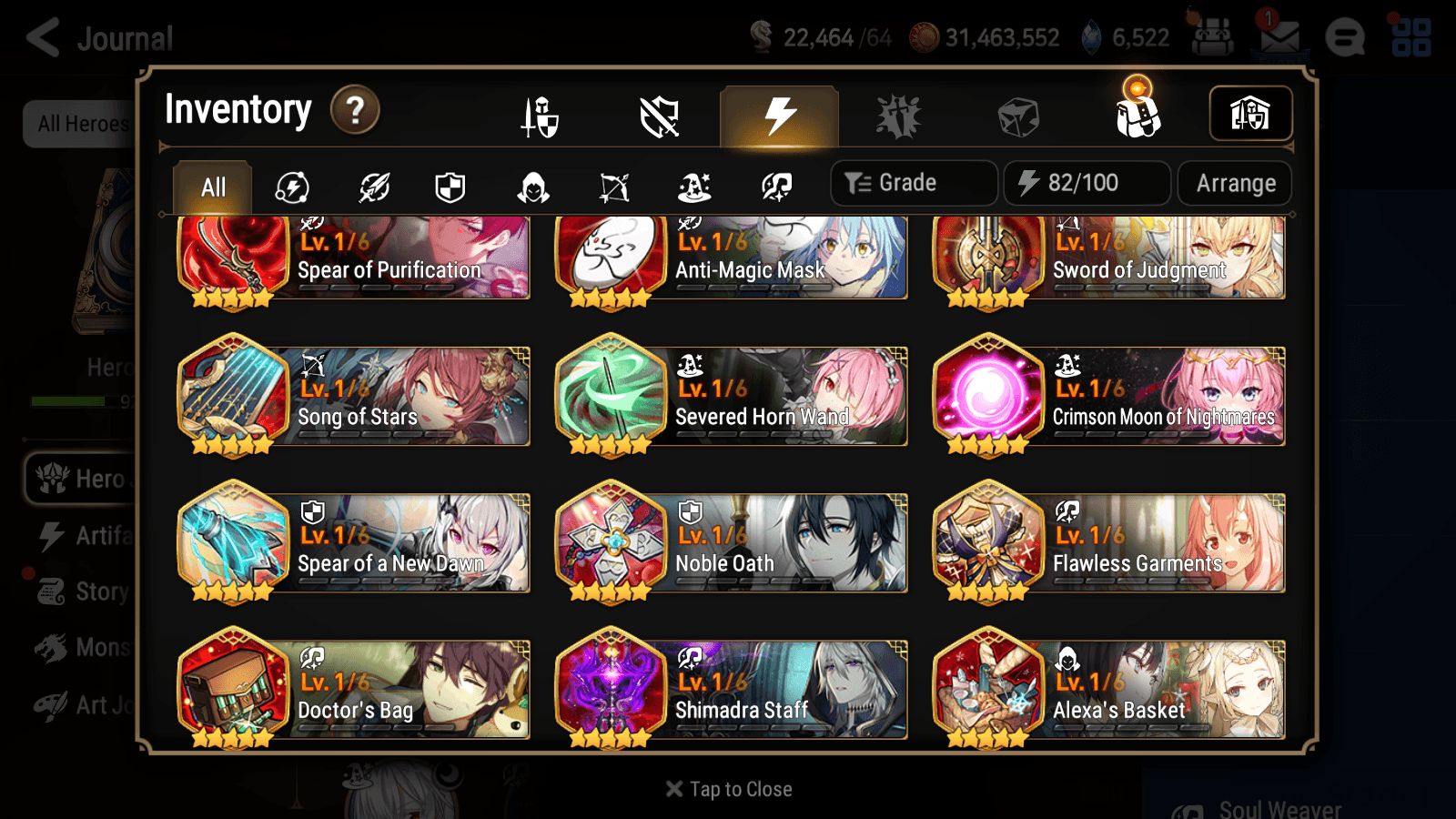Select the Storage building icon
Viewport: 1456px width, 819px height.
tap(1250, 113)
